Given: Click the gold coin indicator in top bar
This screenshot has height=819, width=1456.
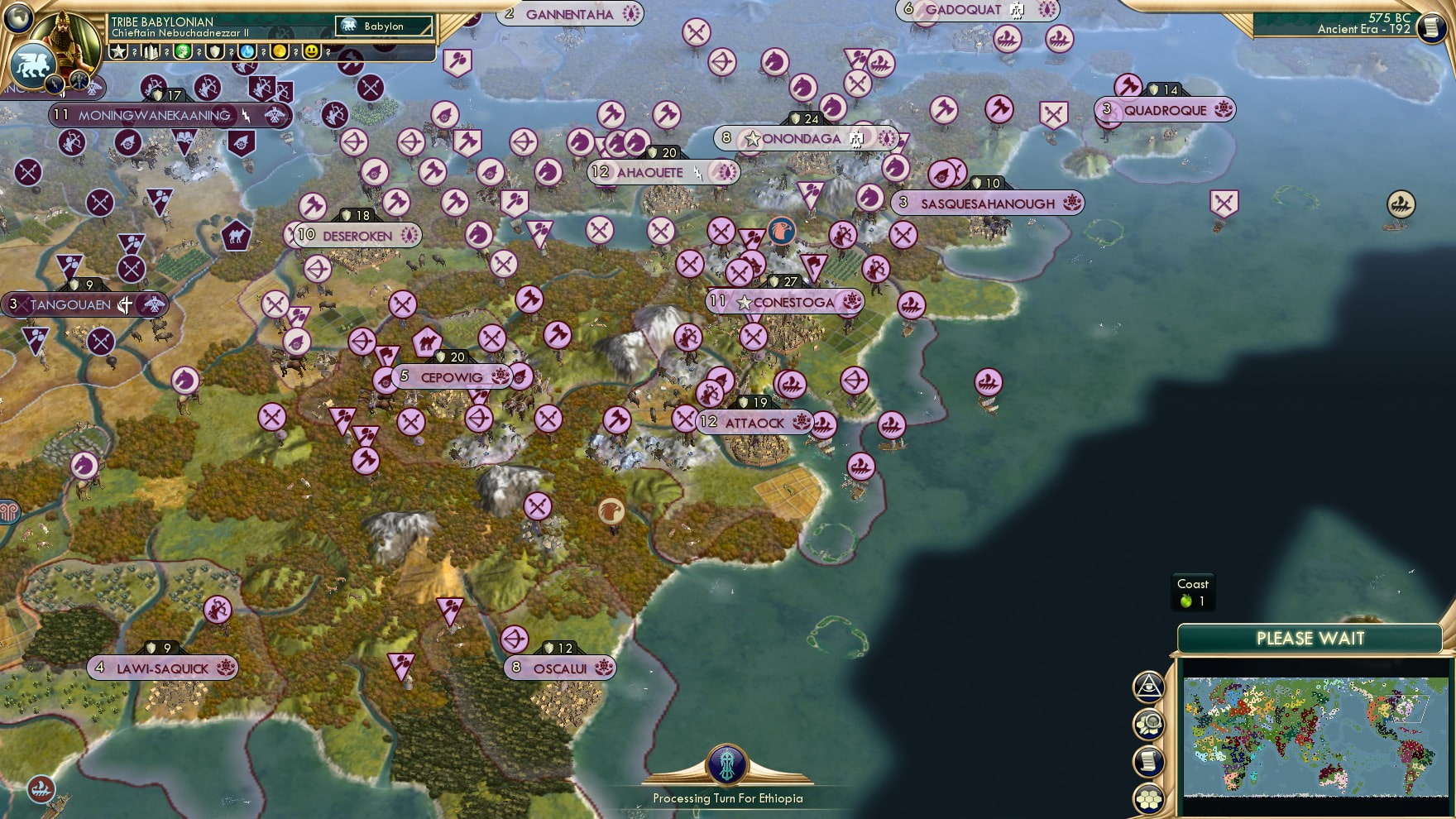Looking at the screenshot, I should [279, 51].
